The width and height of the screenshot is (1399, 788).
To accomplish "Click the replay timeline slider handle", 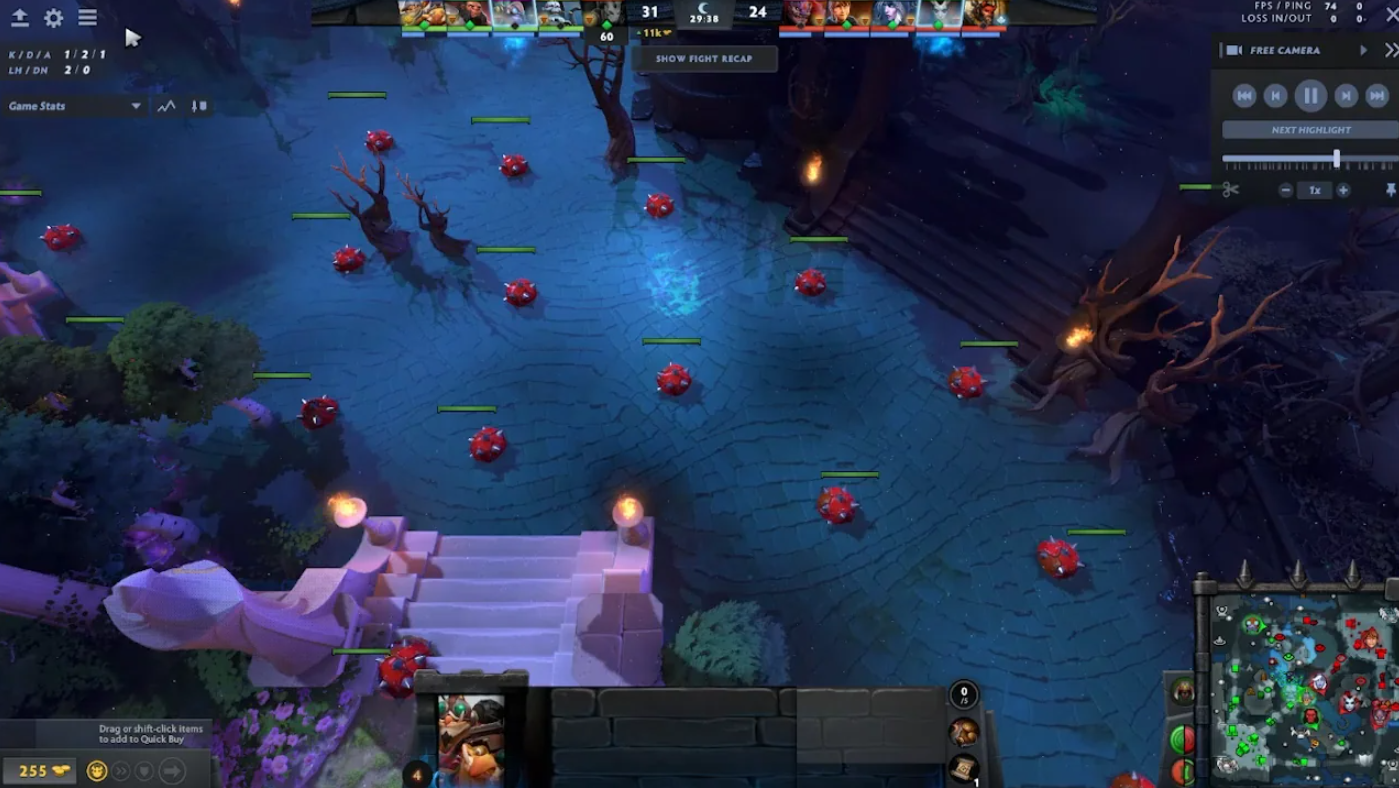I will (x=1336, y=158).
